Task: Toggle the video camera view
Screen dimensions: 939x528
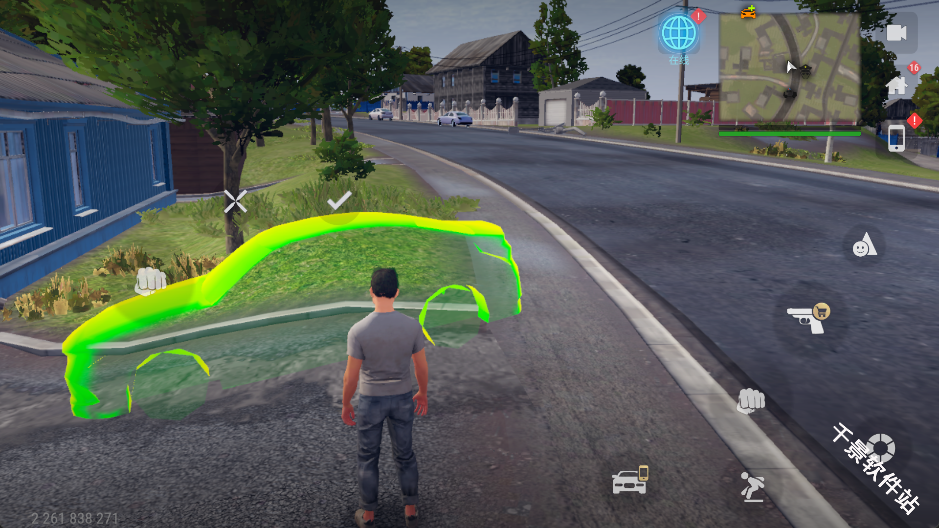Action: [896, 34]
